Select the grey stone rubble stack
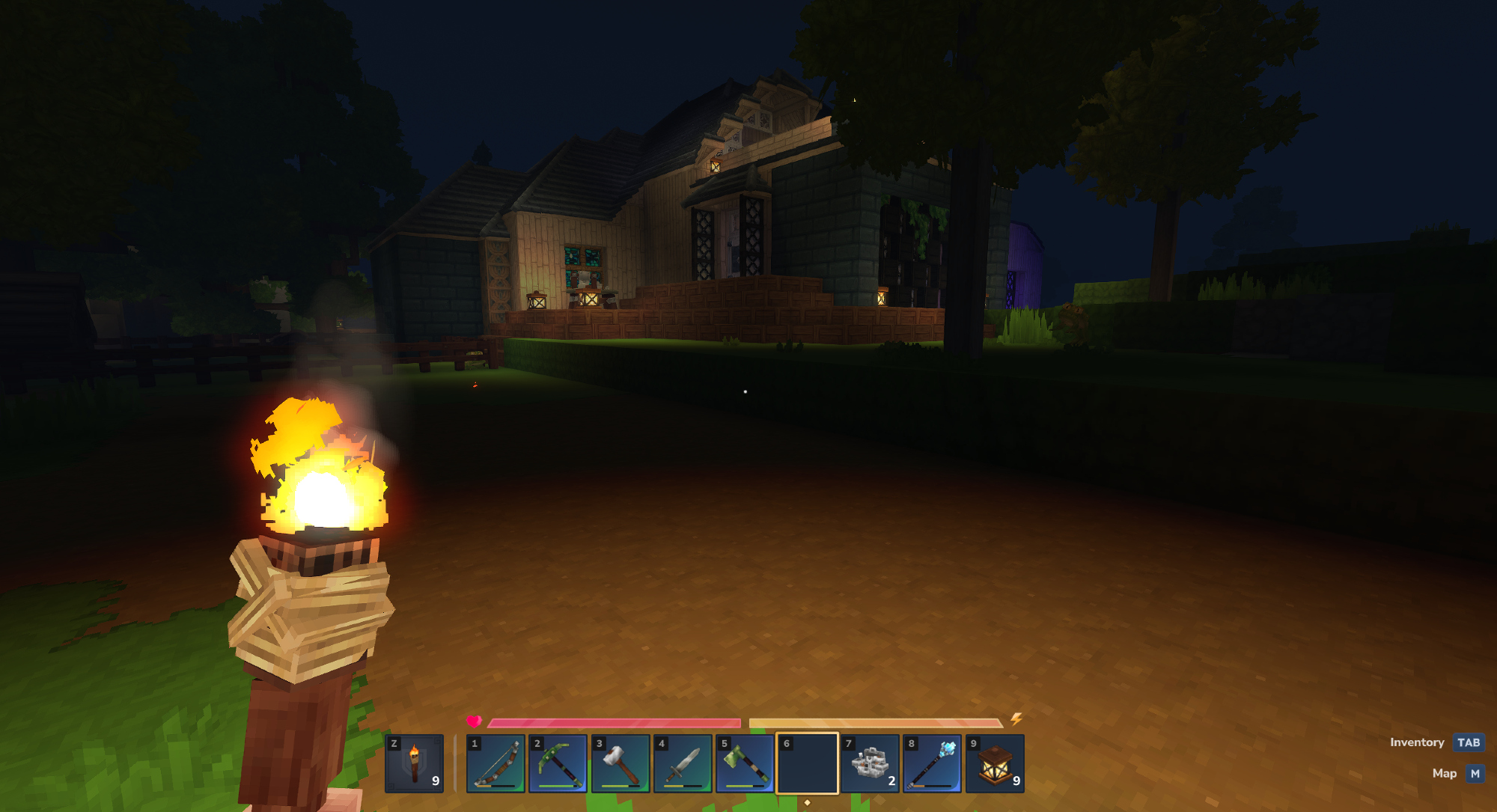1497x812 pixels. [870, 763]
